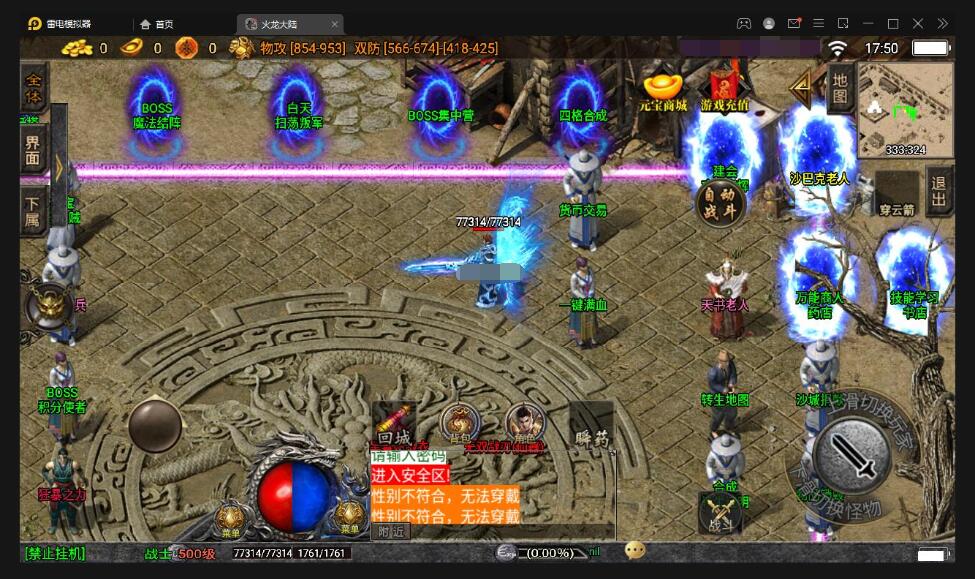Collapse the top icon row with gold arrow

[x=800, y=88]
